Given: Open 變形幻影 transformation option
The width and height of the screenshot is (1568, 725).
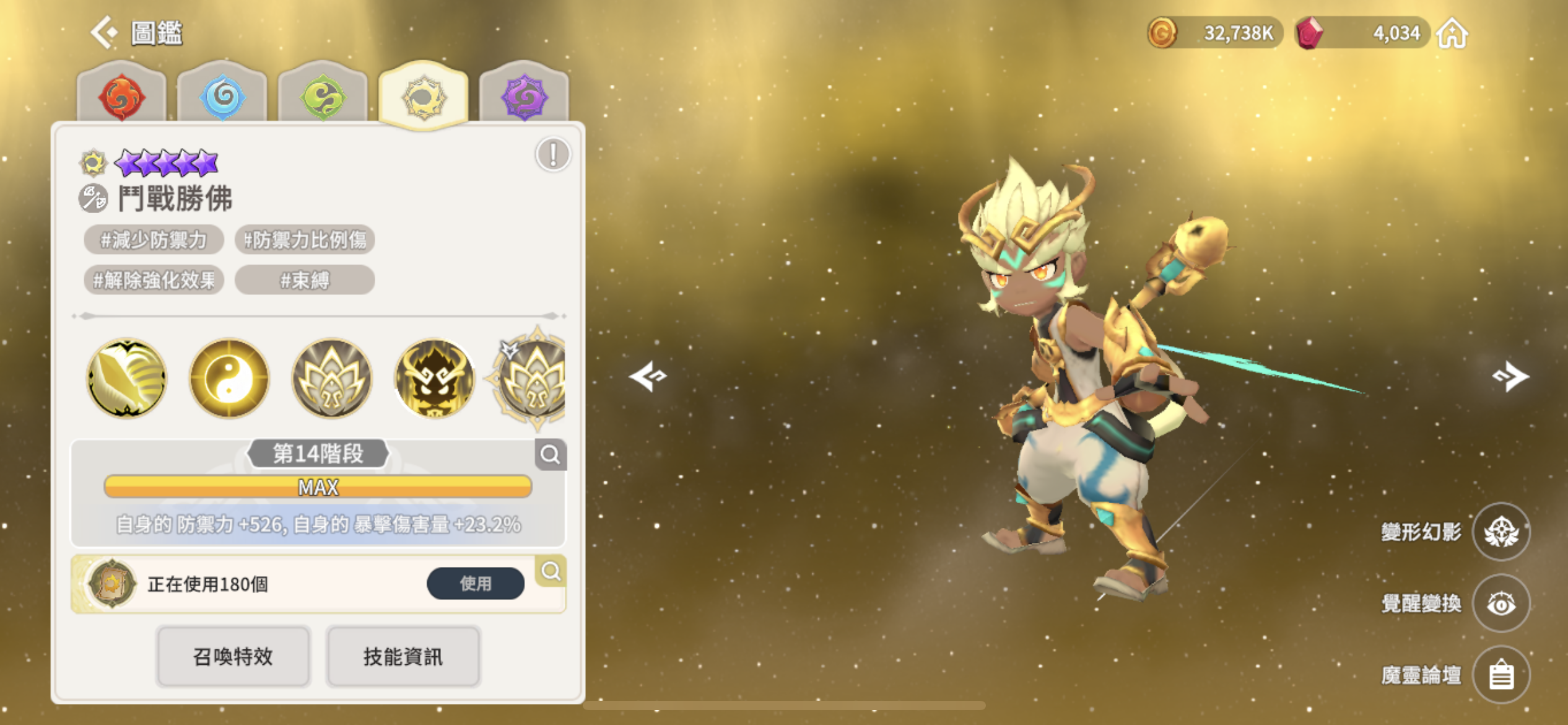Looking at the screenshot, I should 1500,532.
